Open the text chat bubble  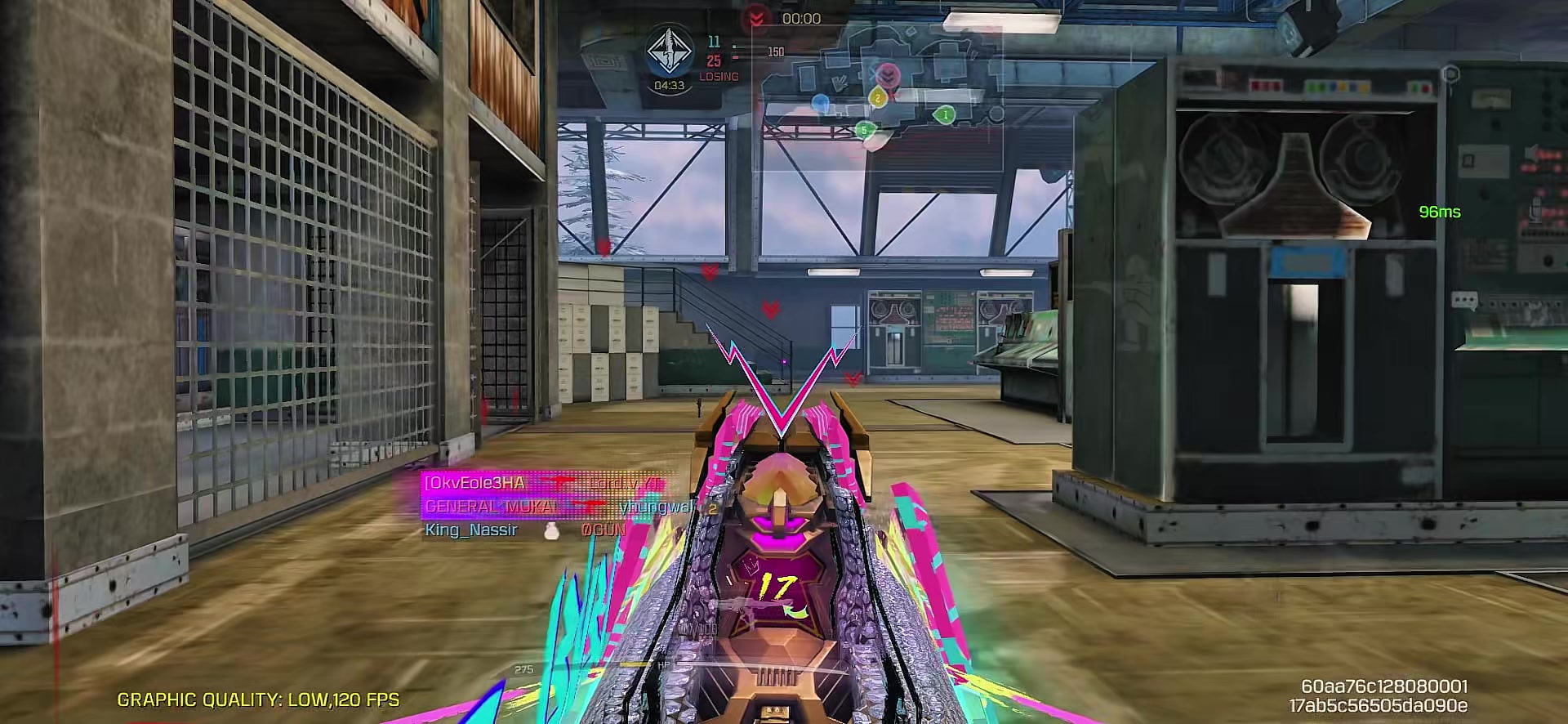coord(1463,302)
